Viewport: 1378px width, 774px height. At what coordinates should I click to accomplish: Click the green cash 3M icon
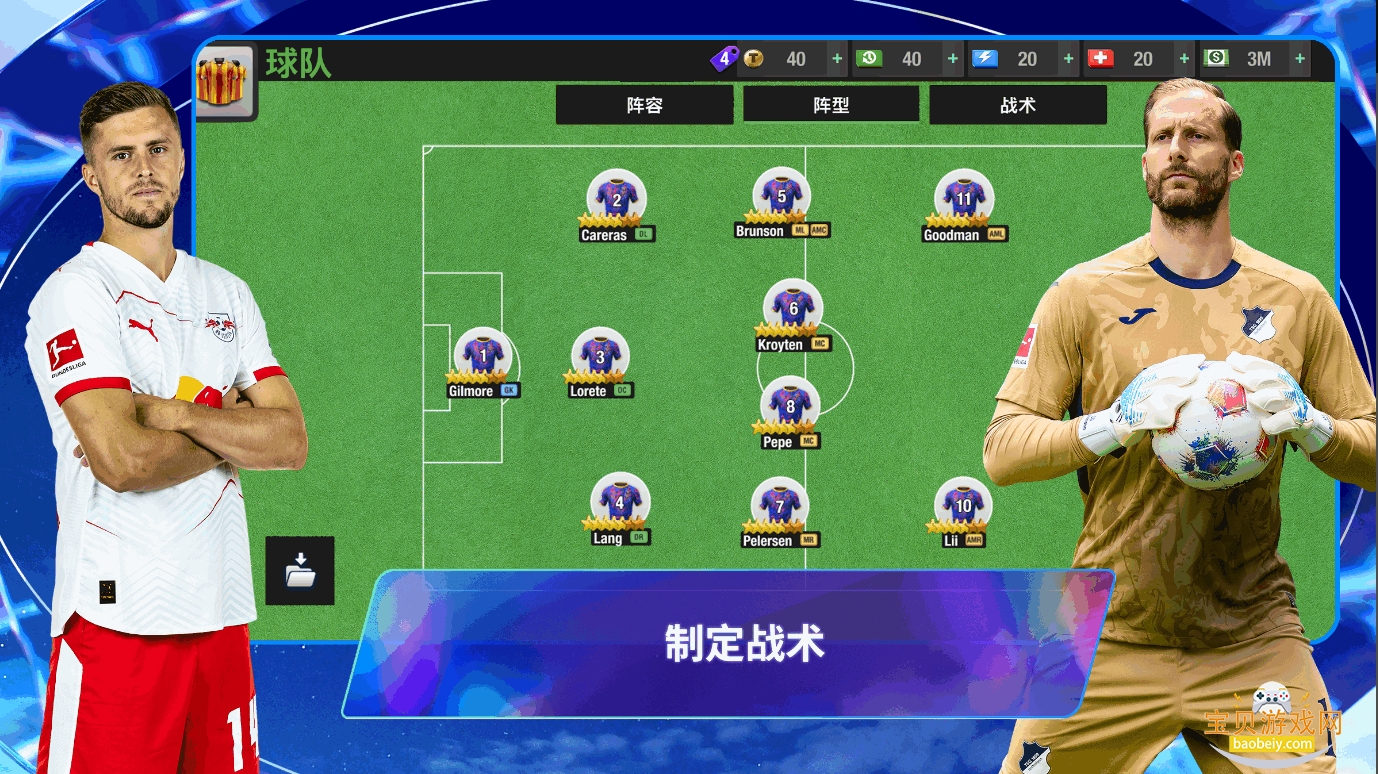1216,59
